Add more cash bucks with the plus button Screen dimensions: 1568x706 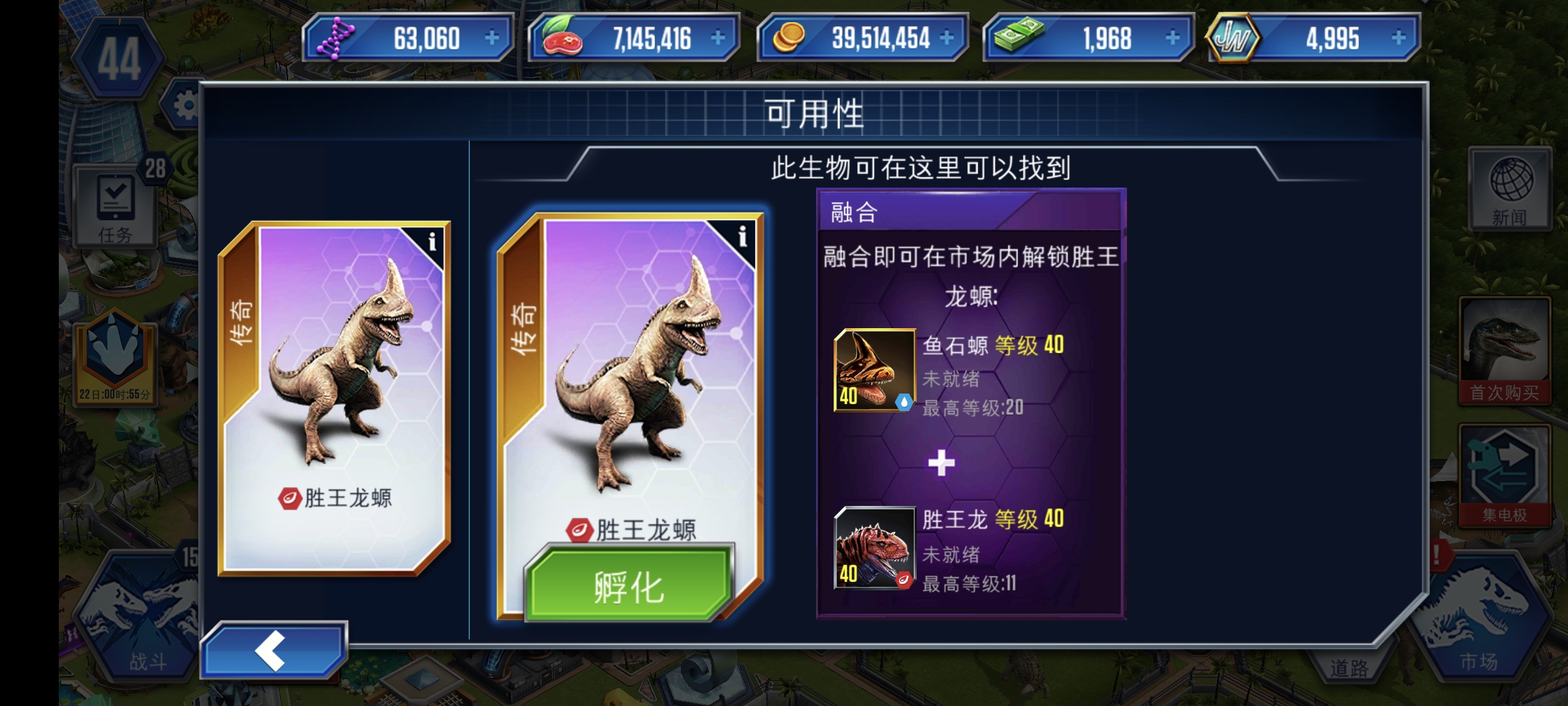(x=1172, y=38)
